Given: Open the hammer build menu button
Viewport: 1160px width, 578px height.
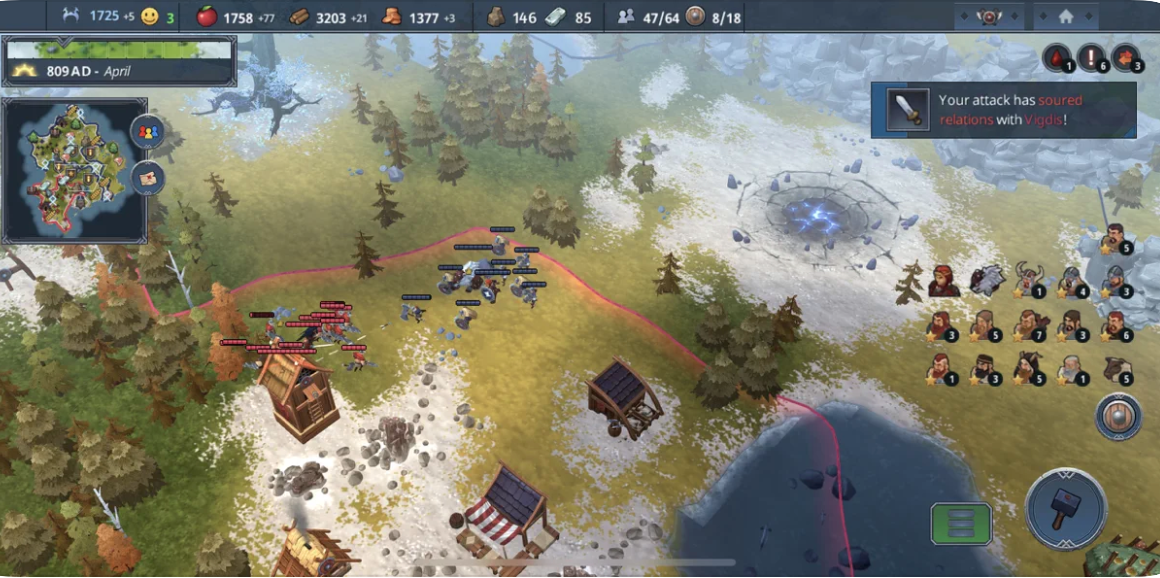Looking at the screenshot, I should (1066, 508).
